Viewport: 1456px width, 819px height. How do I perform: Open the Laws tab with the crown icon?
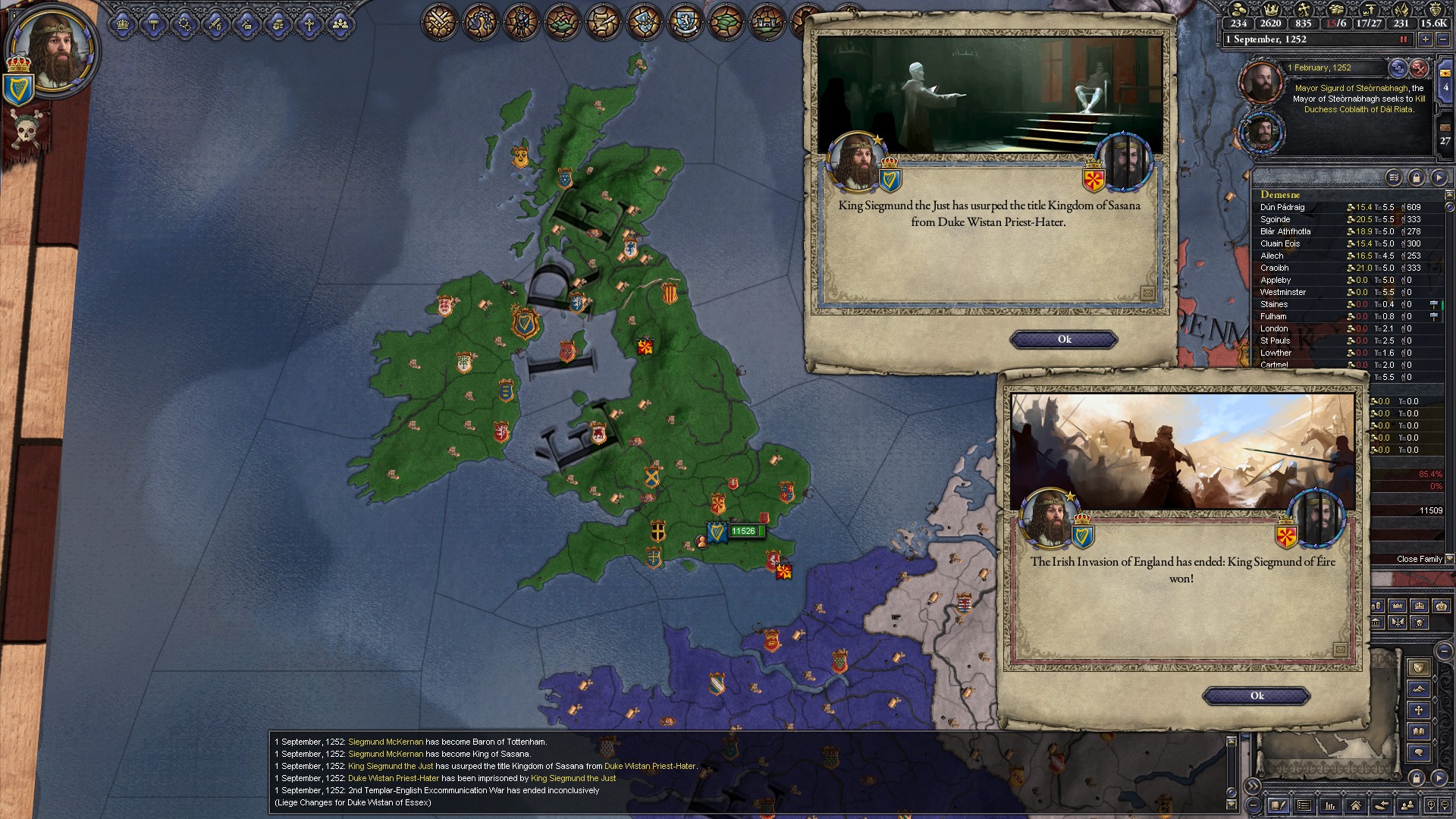123,25
